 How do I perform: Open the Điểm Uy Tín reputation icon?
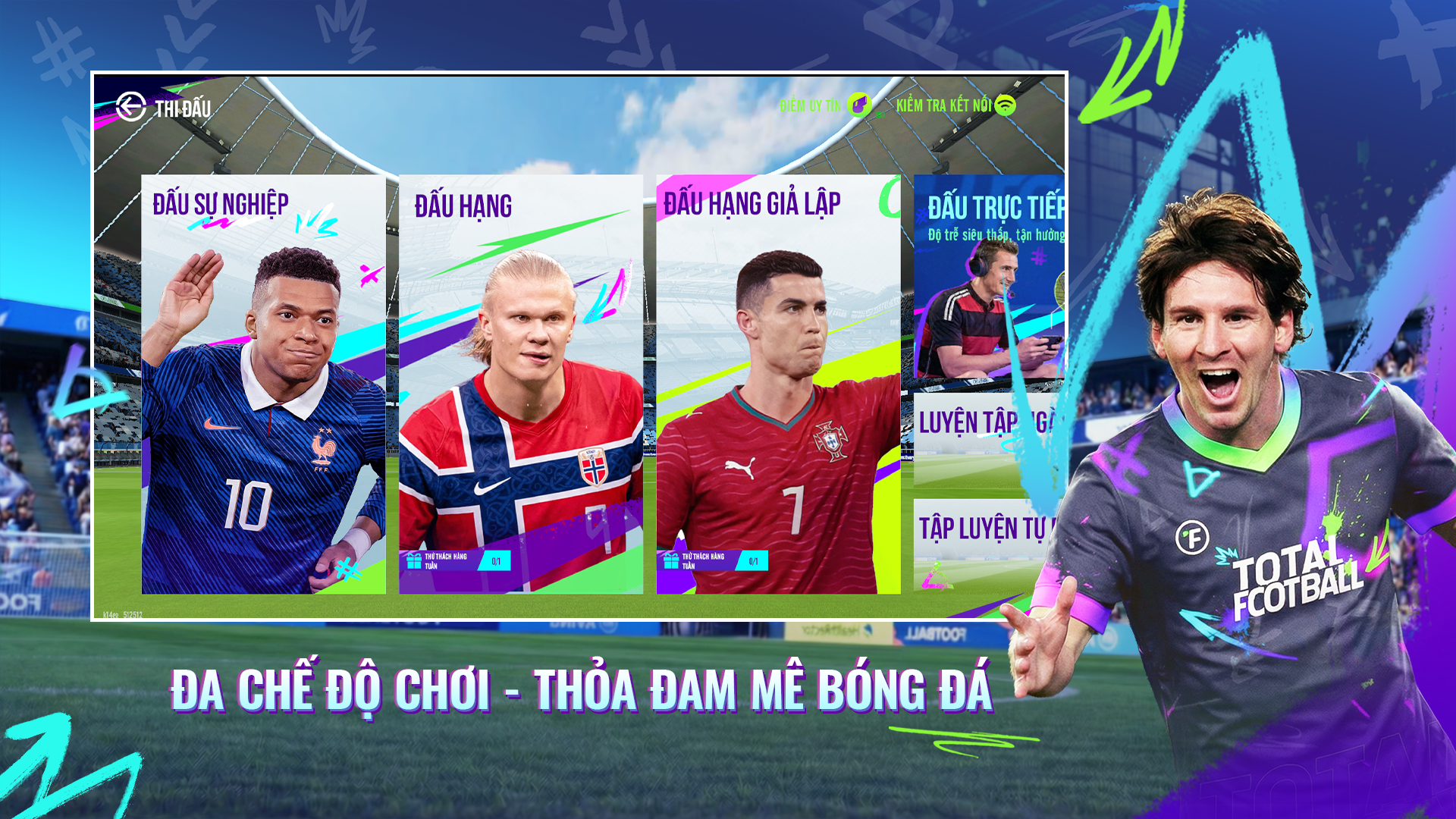tap(859, 105)
